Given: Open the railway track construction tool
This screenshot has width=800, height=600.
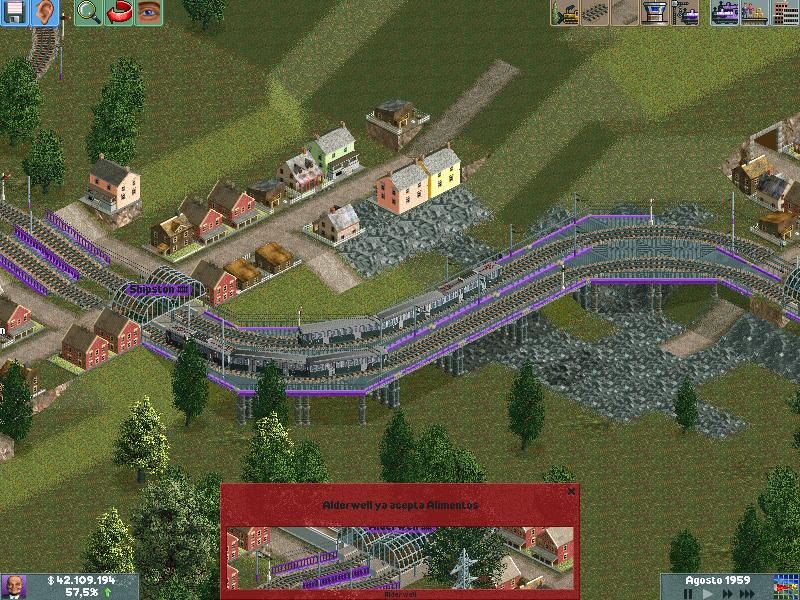Looking at the screenshot, I should (x=595, y=13).
